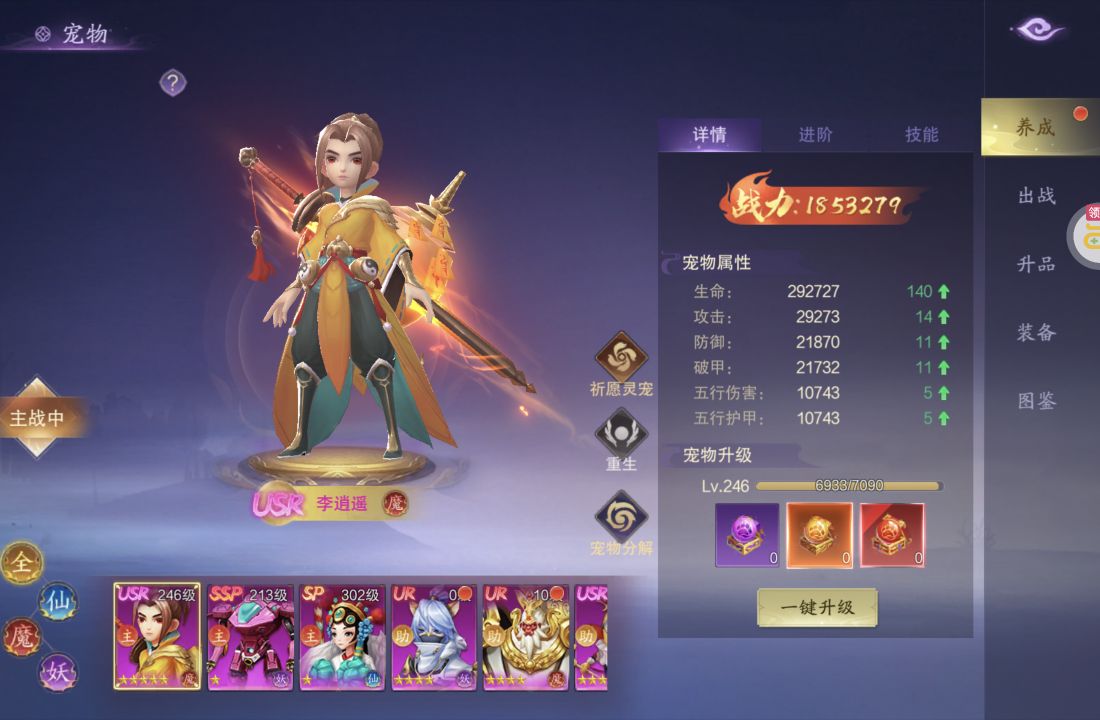Show all pets with 全 filter
This screenshot has width=1100, height=720.
21,565
